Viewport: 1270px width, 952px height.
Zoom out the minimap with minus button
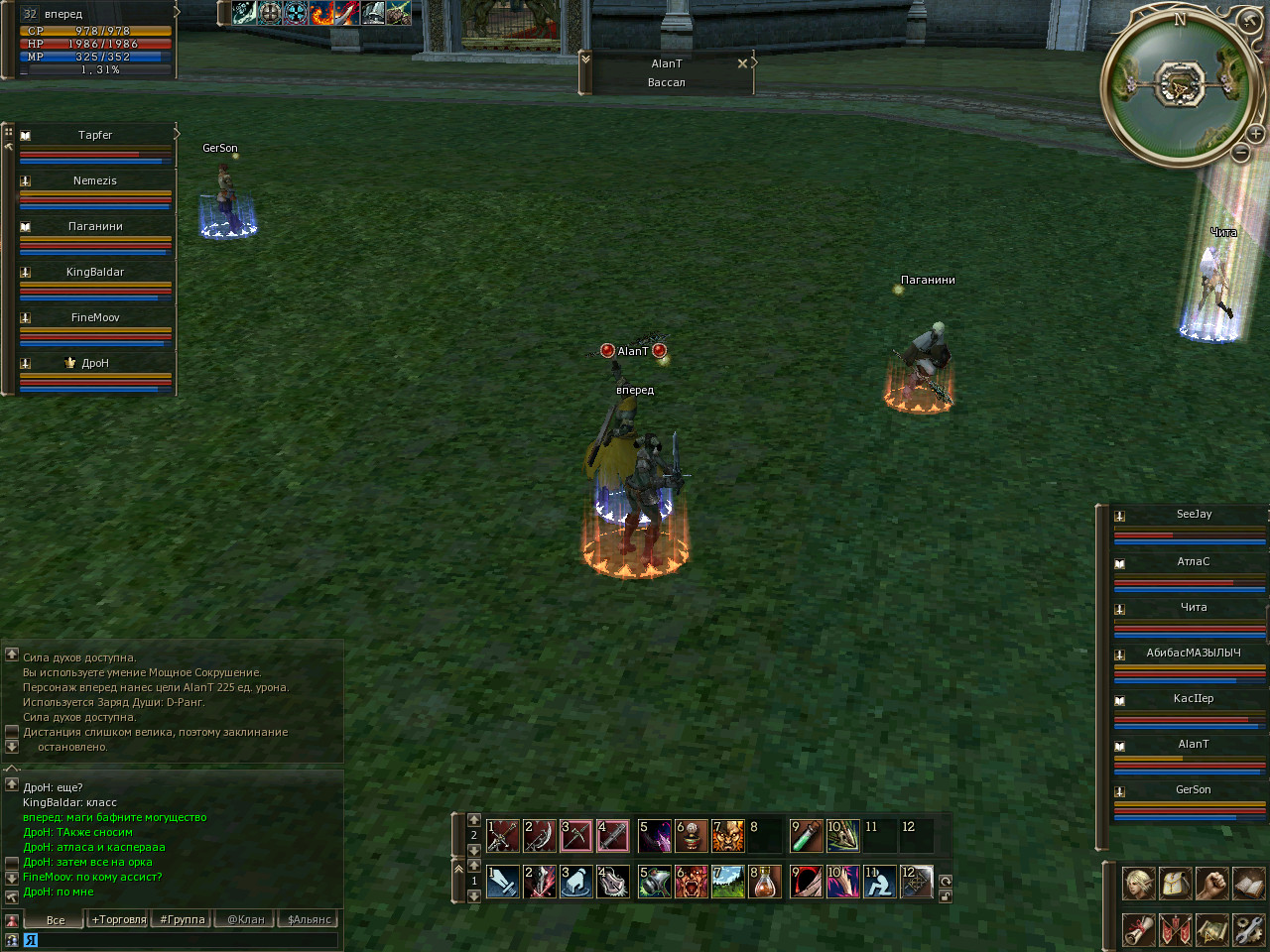(x=1240, y=153)
